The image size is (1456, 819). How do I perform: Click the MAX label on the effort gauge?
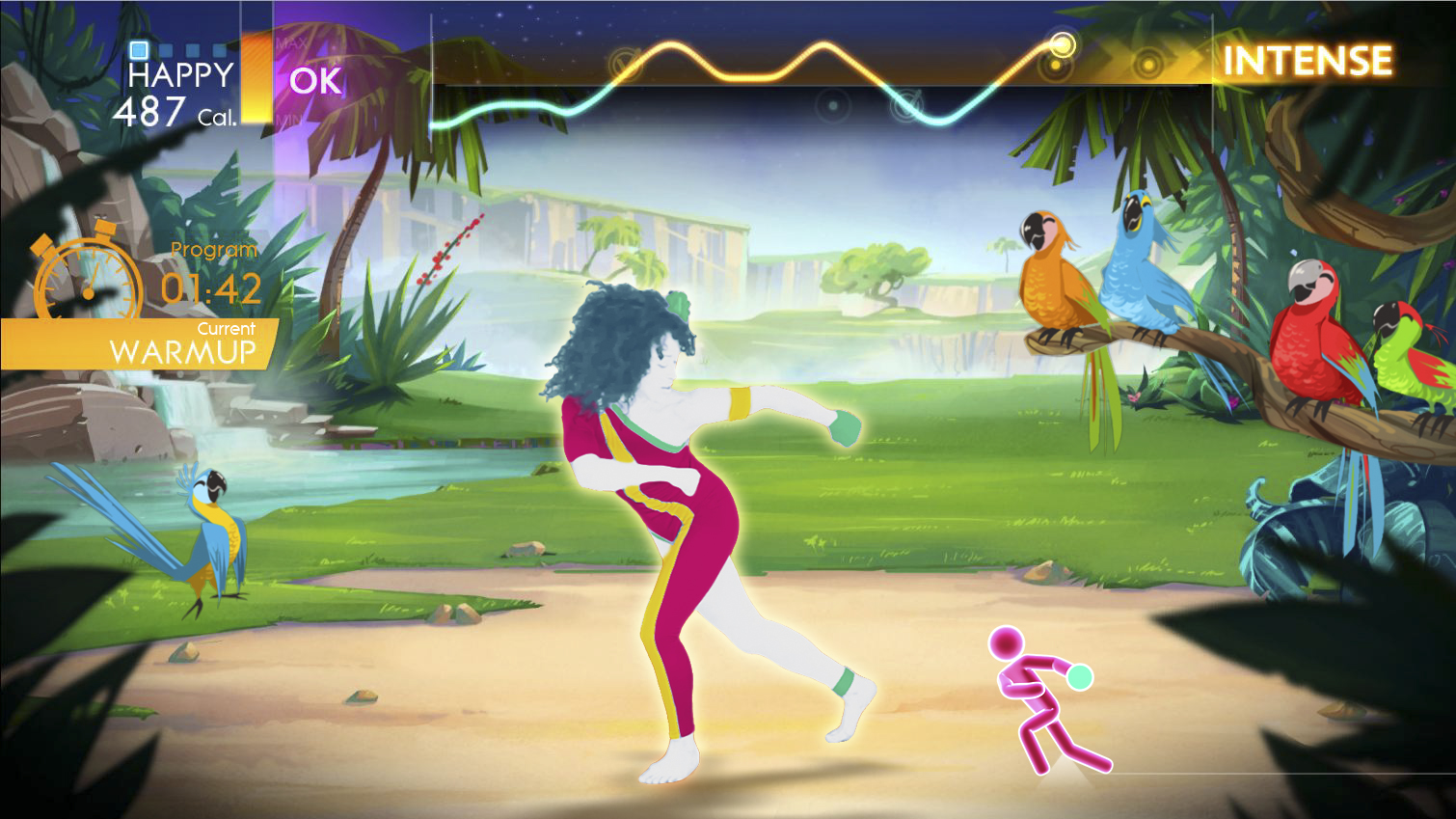point(291,43)
